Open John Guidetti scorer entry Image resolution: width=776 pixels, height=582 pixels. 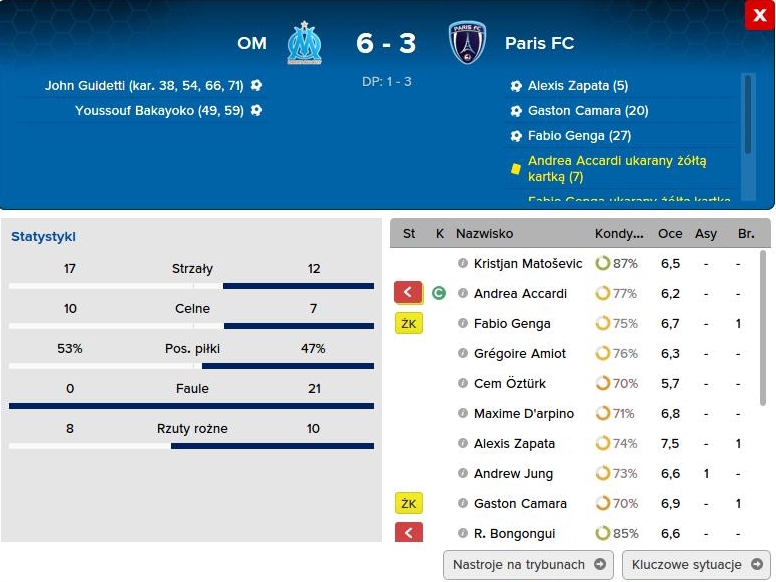pos(144,86)
